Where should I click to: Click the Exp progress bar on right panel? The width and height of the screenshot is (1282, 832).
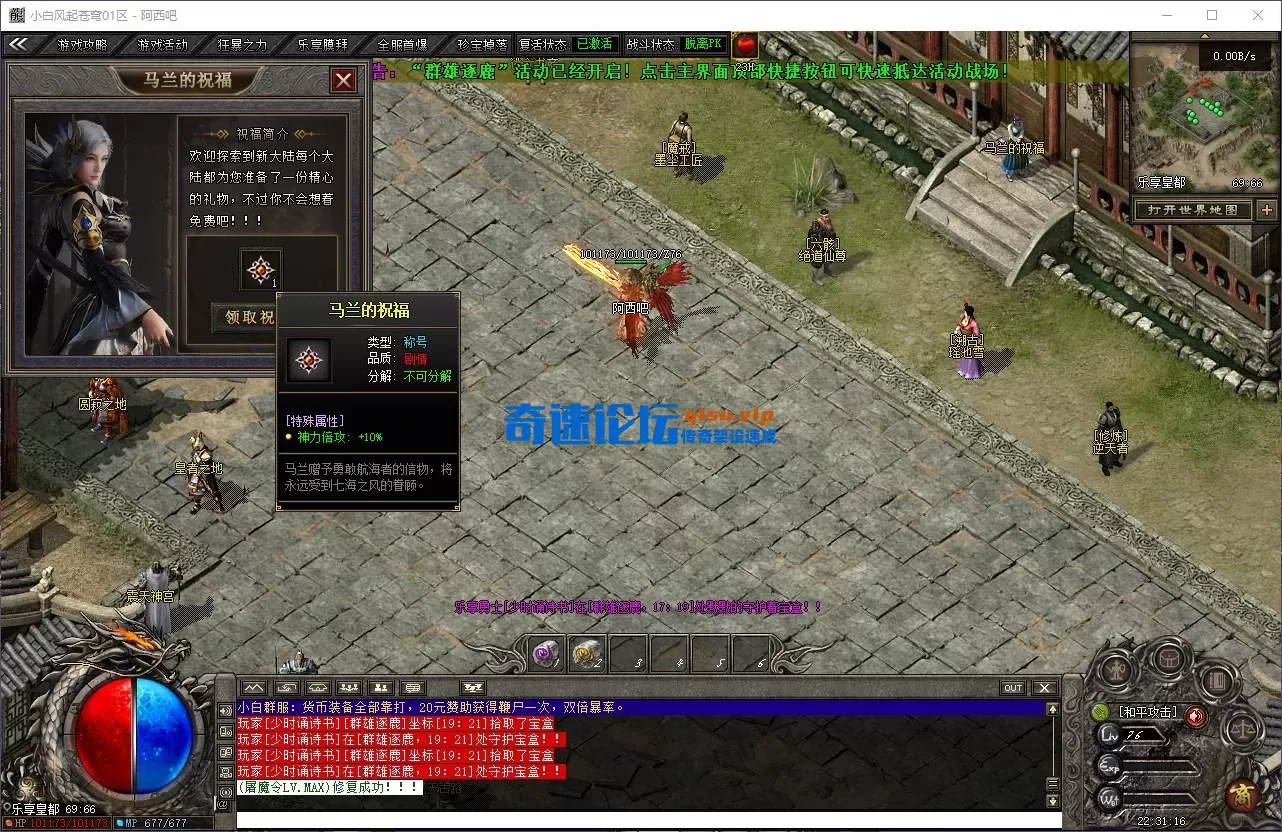(1160, 766)
